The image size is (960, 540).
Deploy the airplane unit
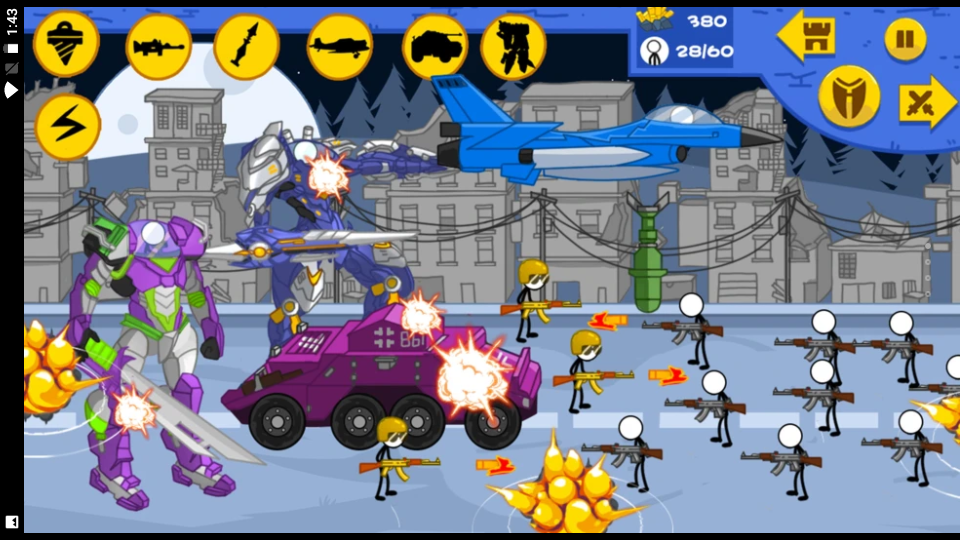[339, 46]
